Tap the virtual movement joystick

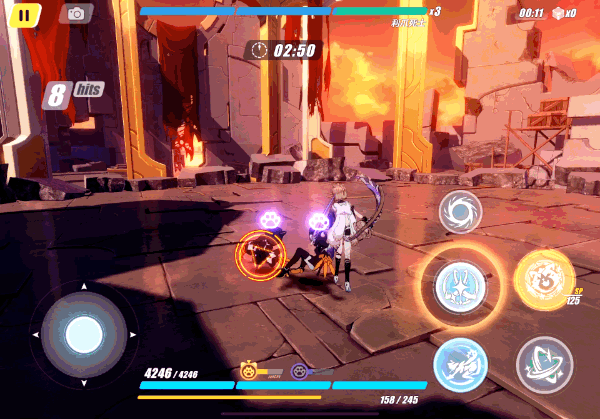click(x=83, y=334)
